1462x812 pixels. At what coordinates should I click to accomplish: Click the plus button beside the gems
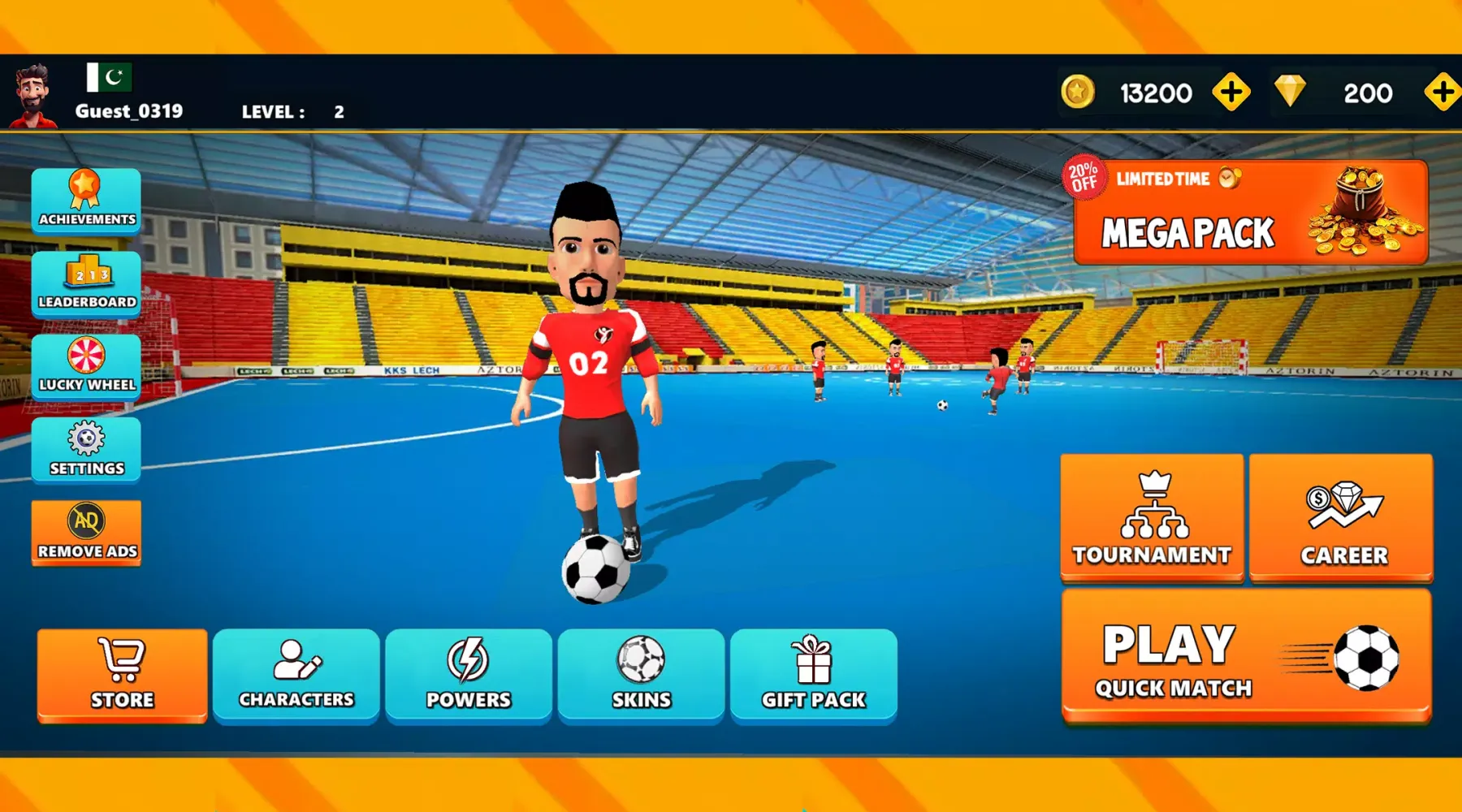point(1442,93)
